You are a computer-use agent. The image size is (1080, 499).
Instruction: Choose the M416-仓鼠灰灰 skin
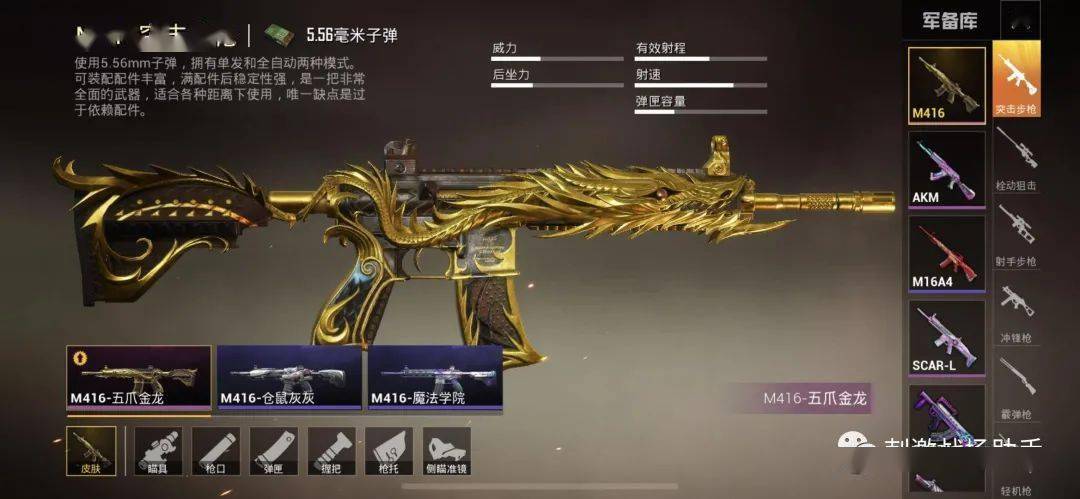click(289, 378)
